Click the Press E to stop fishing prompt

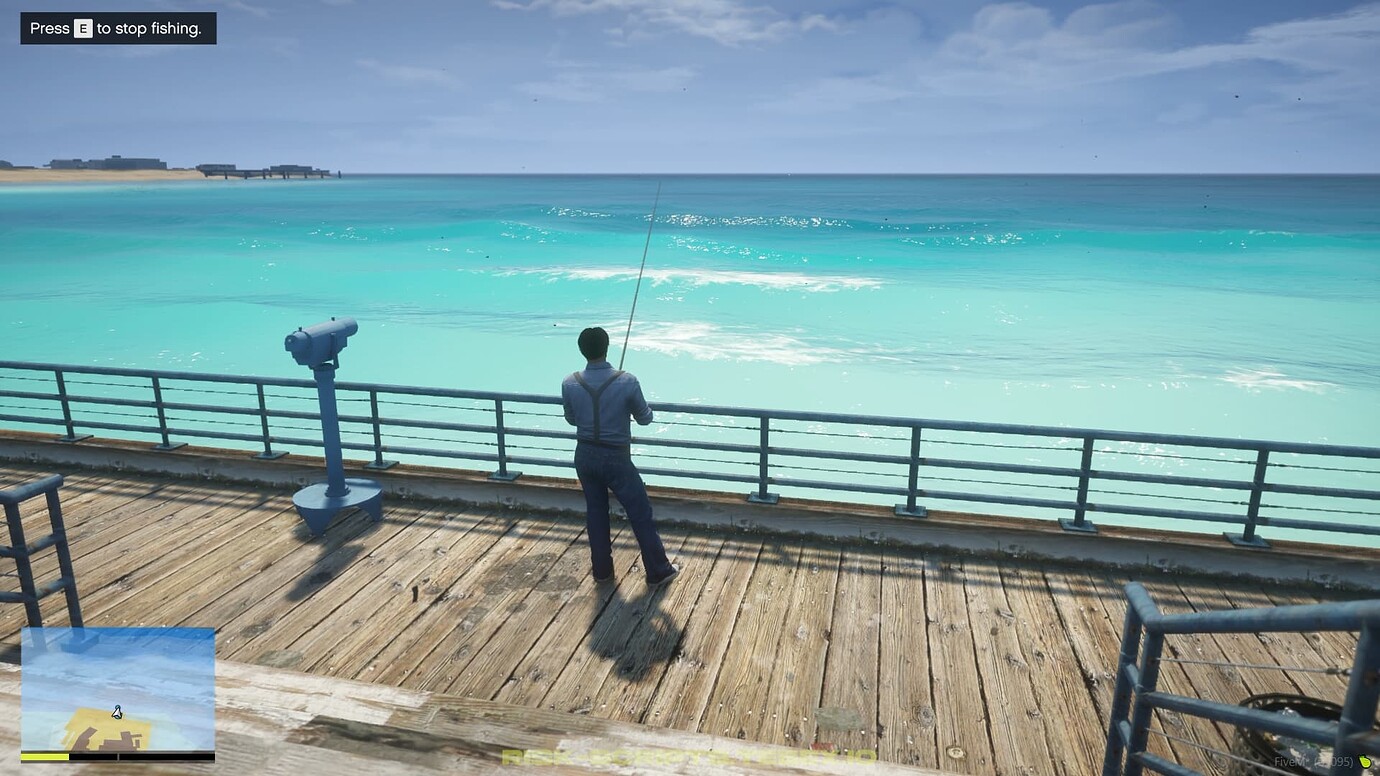pos(118,28)
